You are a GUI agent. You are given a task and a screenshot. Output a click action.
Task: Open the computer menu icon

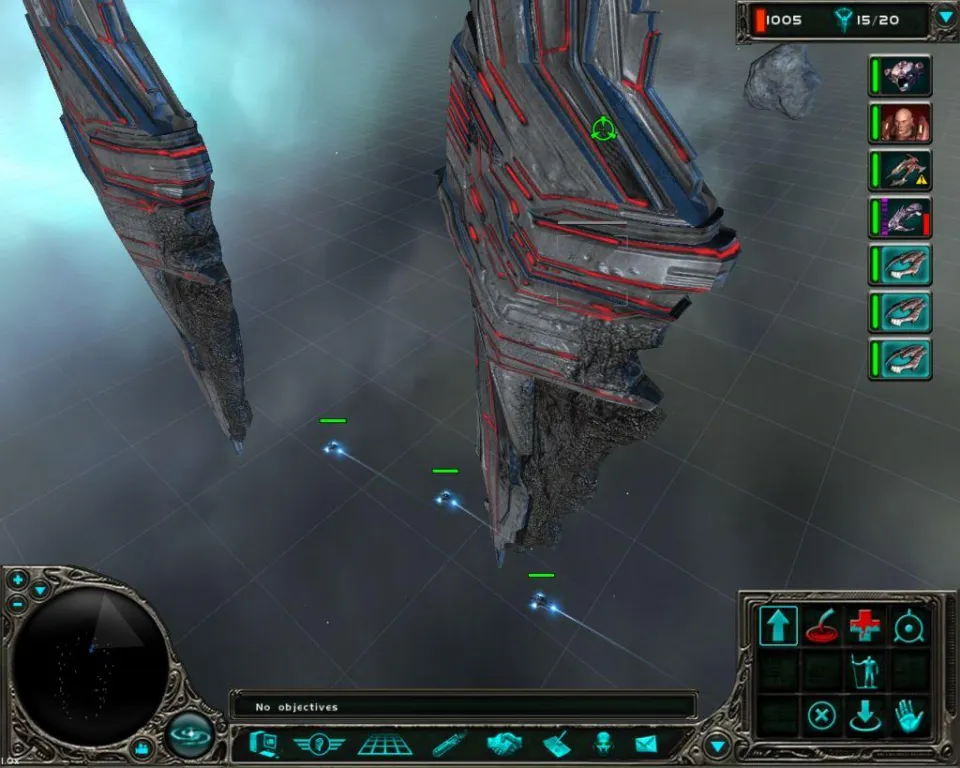[x=263, y=744]
